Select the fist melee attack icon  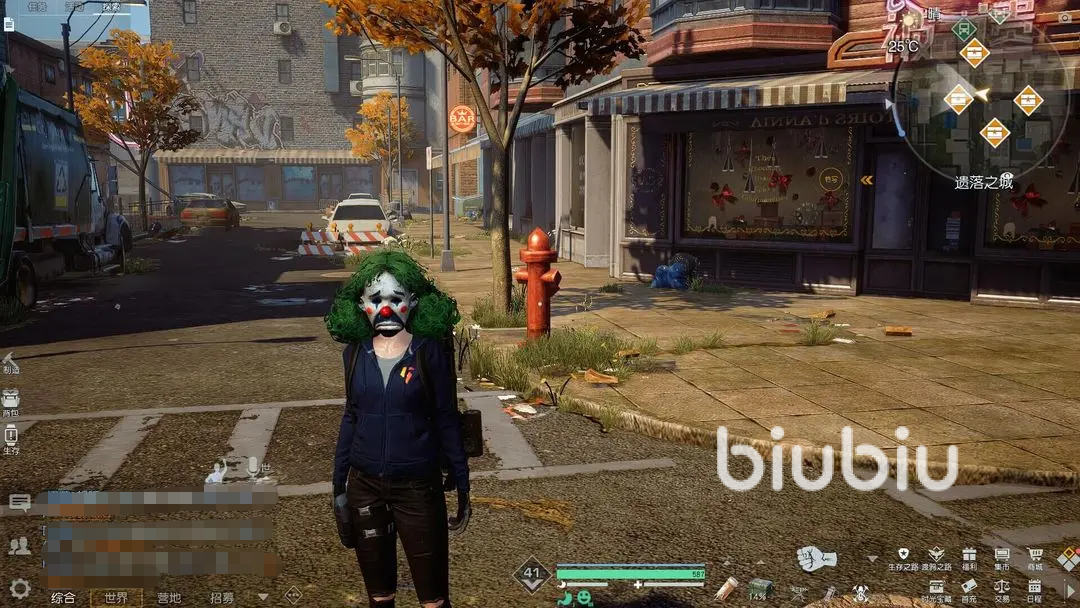click(816, 558)
